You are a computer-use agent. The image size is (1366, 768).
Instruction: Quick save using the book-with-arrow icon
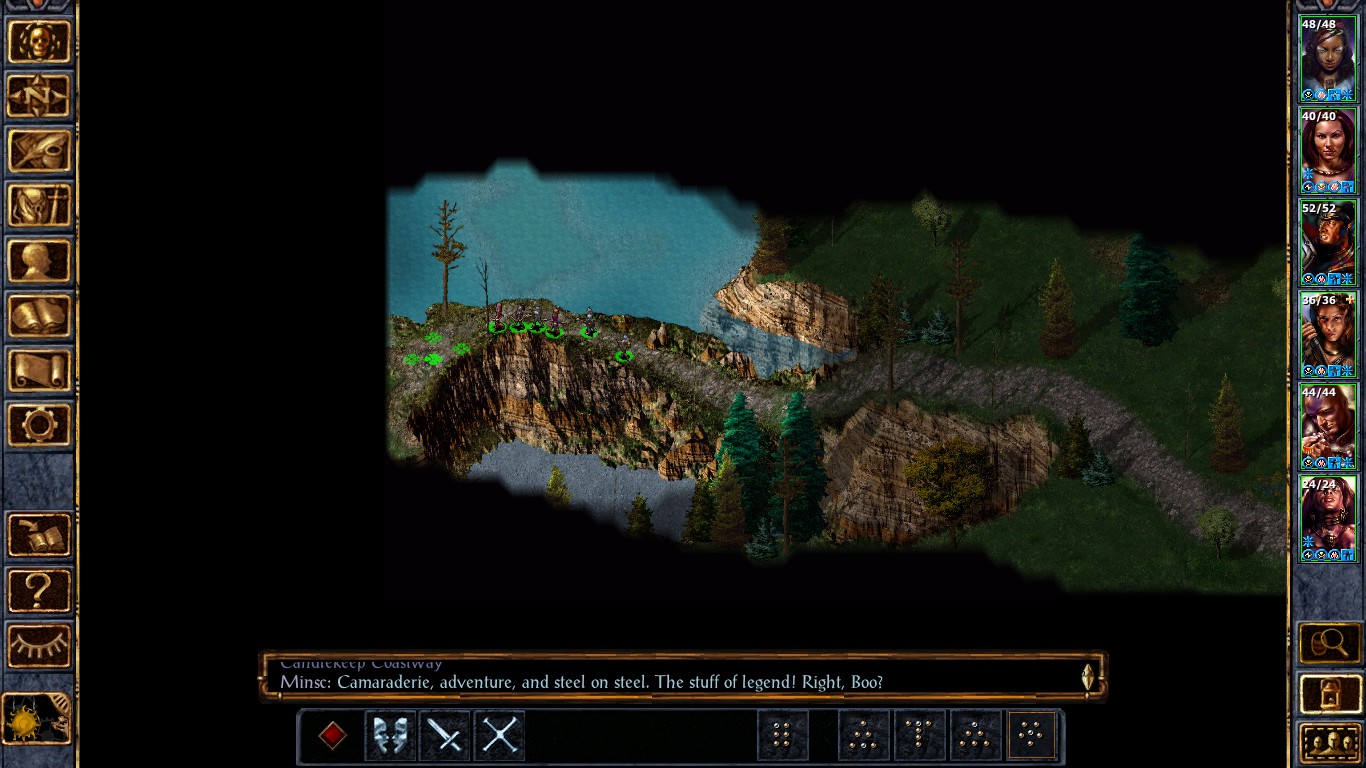point(39,535)
